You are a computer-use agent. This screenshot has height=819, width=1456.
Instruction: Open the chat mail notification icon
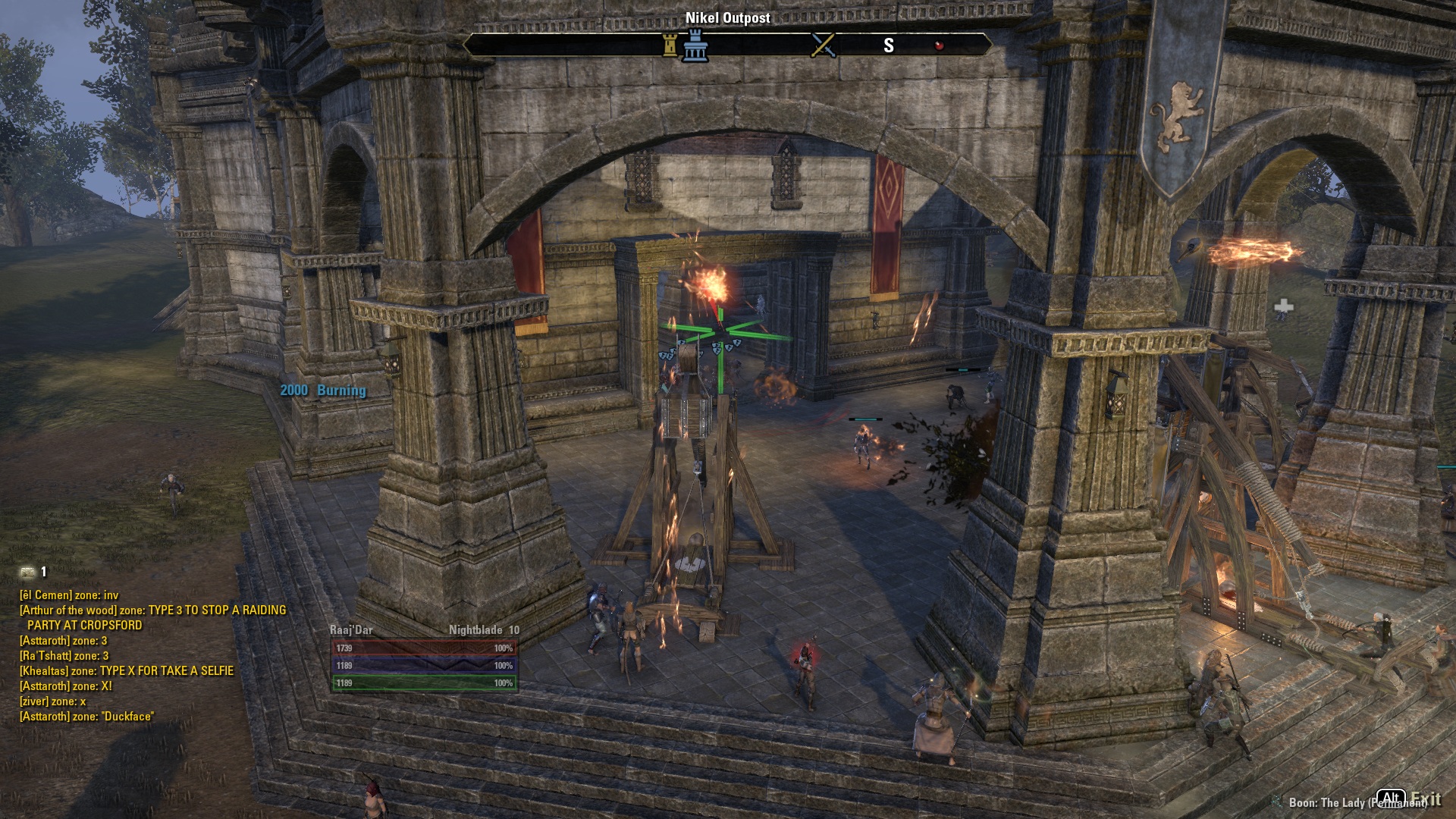pyautogui.click(x=28, y=572)
